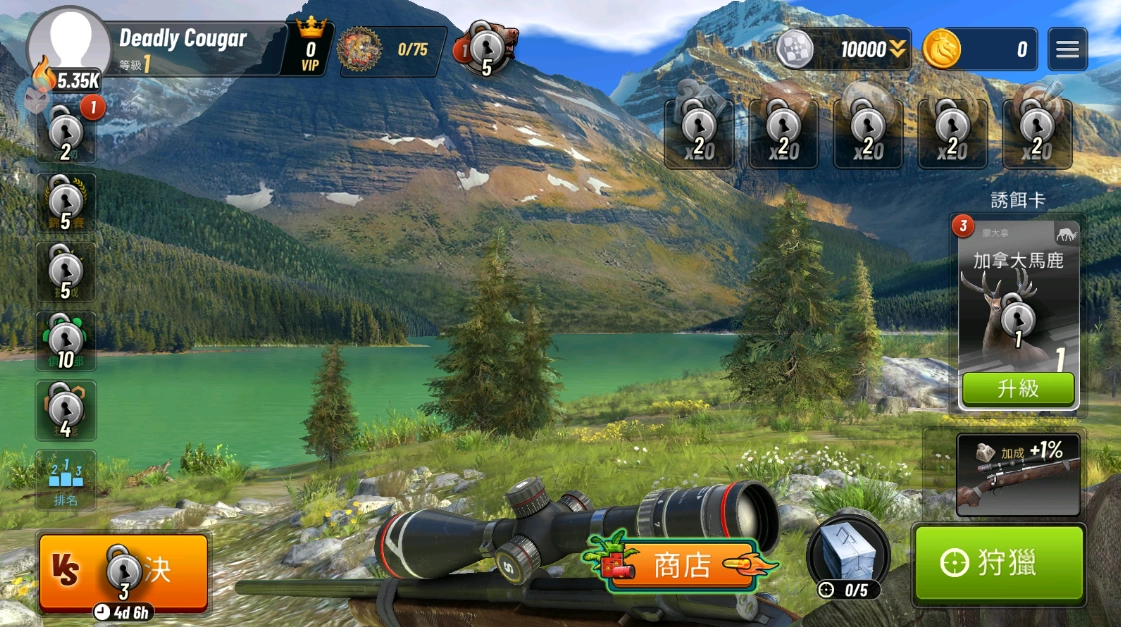The image size is (1121, 627).
Task: Open the 0/75 trophy collection badge
Action: [x=392, y=50]
